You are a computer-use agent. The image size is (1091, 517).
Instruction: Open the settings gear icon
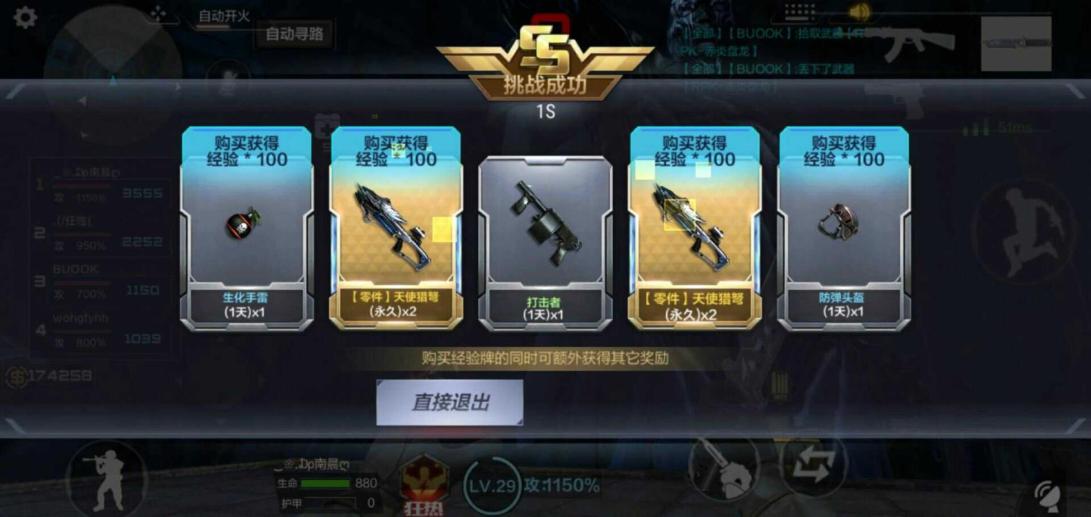pos(25,17)
